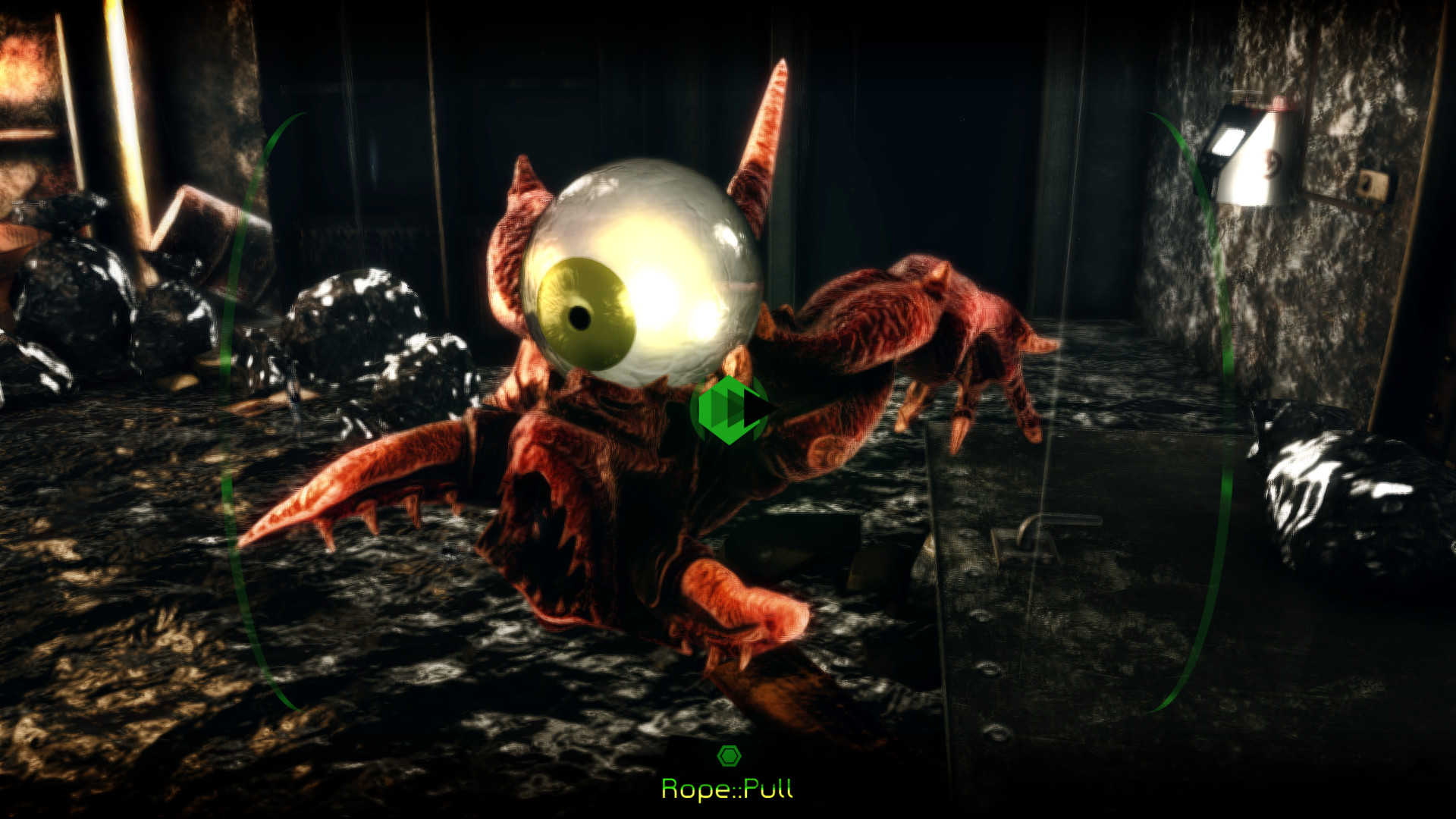Click the Pull portion of the action text
Image resolution: width=1456 pixels, height=819 pixels.
[x=766, y=789]
